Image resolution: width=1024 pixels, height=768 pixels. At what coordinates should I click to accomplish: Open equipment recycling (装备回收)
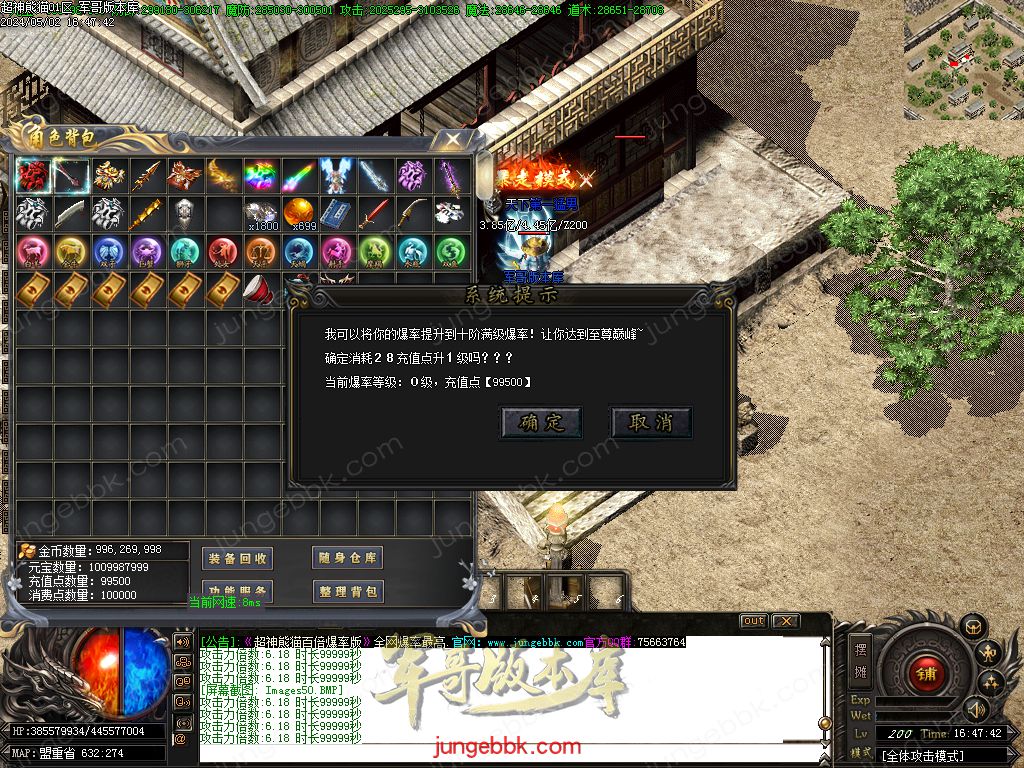(236, 558)
